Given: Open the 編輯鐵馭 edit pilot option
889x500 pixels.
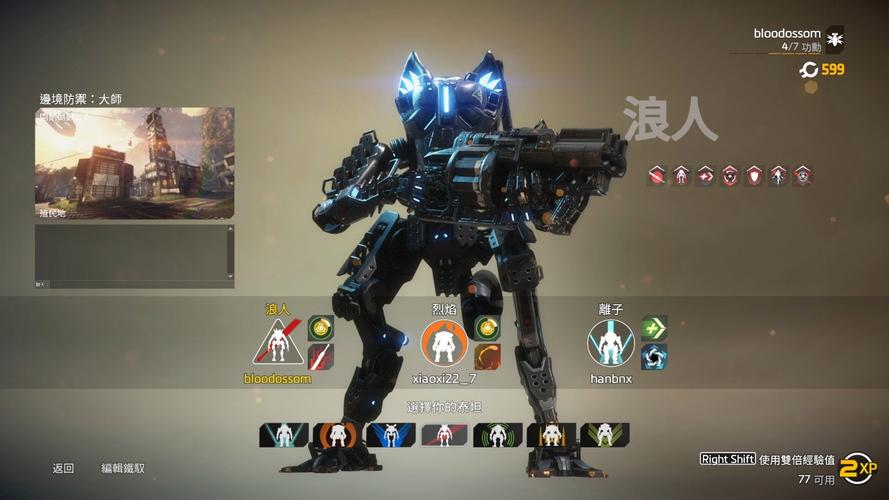Looking at the screenshot, I should click(122, 468).
